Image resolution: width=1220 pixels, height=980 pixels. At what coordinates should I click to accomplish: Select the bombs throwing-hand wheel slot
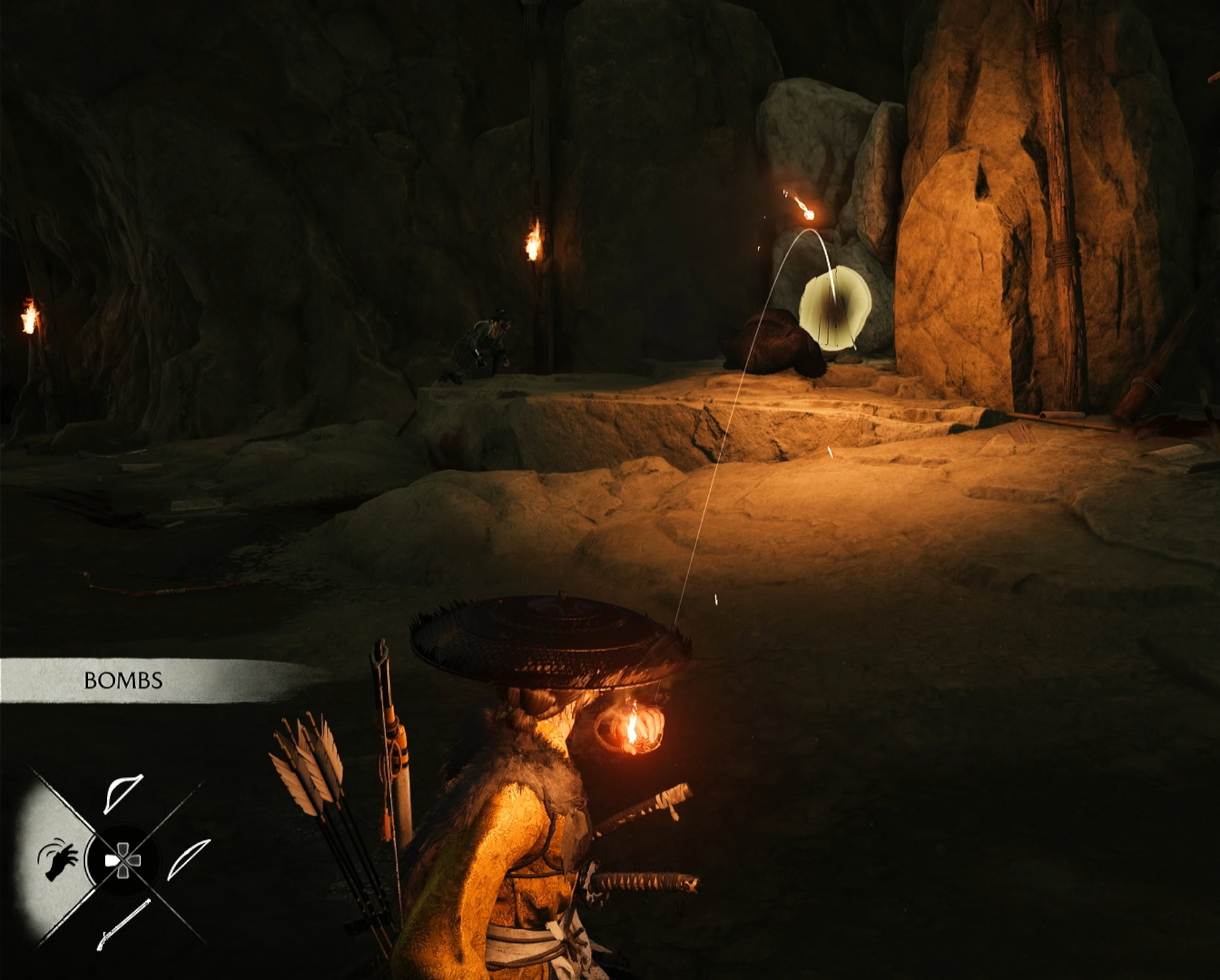click(x=58, y=860)
